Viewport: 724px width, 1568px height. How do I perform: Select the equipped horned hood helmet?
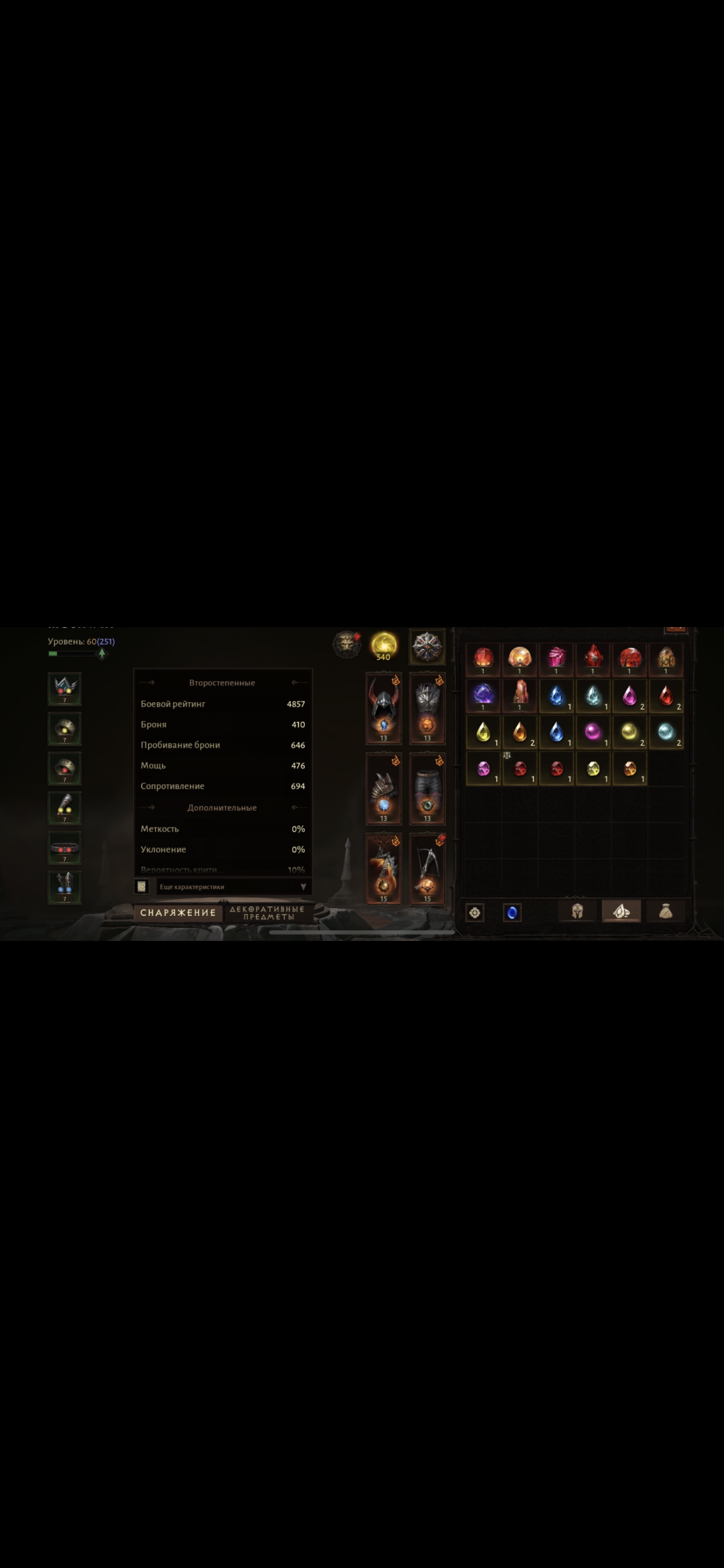coord(384,708)
